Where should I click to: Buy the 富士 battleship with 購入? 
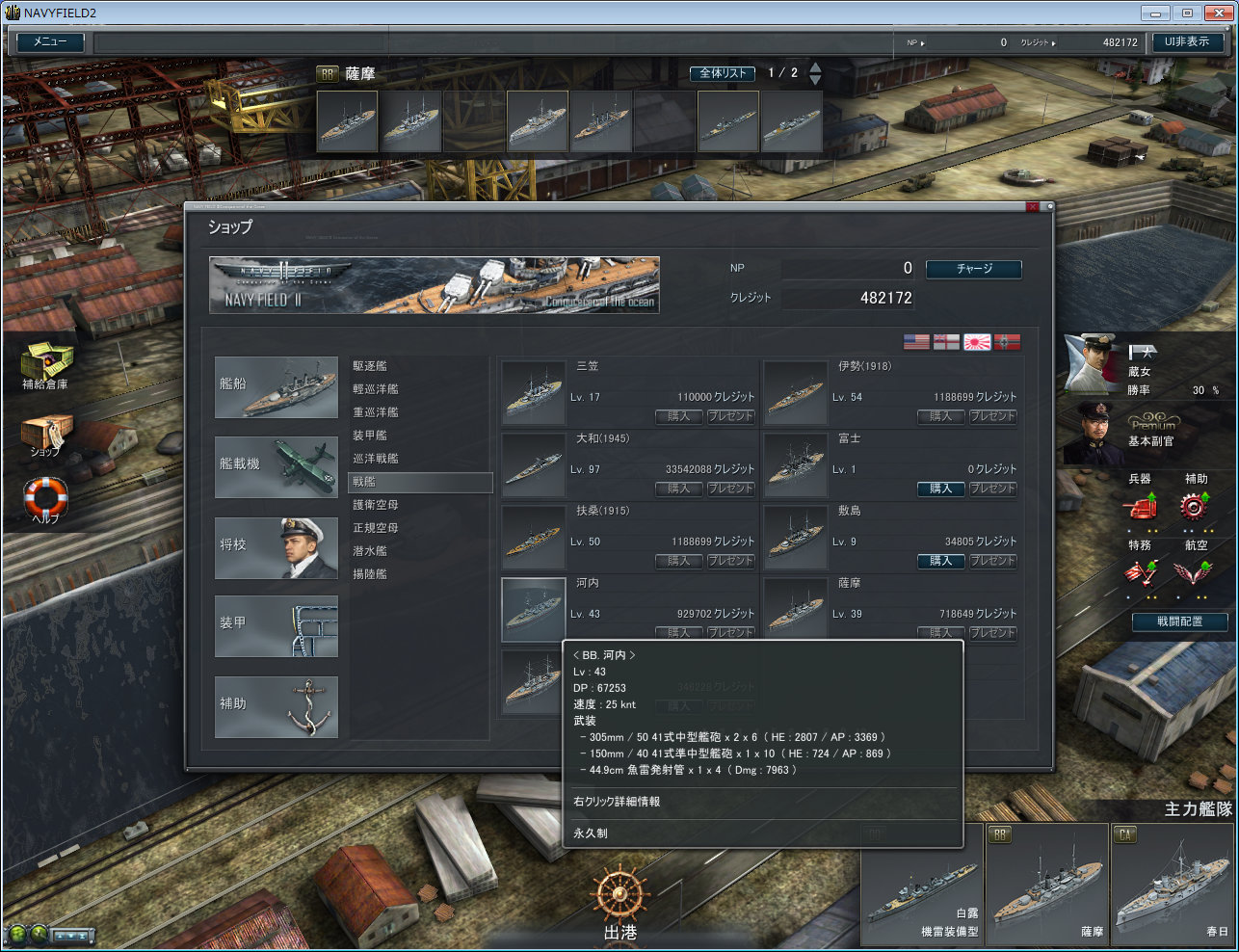(x=940, y=489)
